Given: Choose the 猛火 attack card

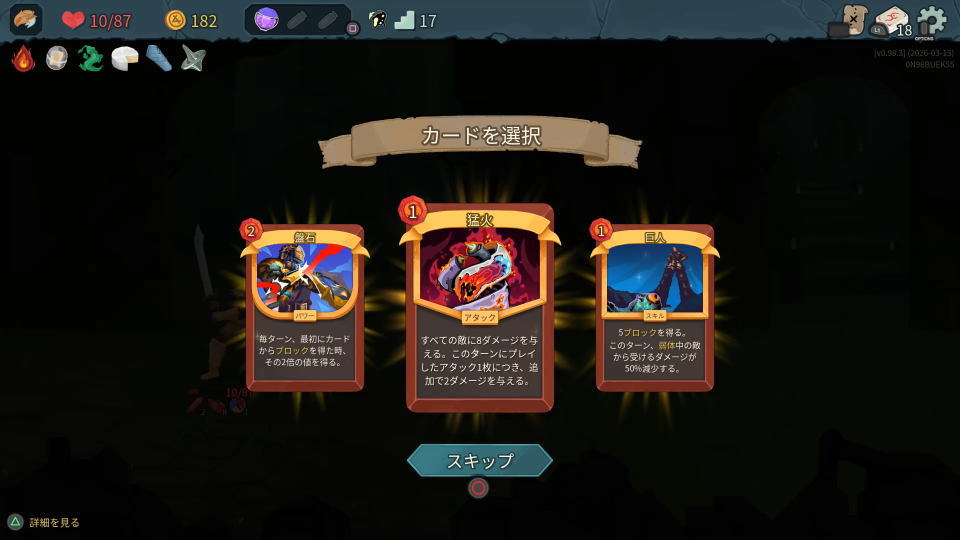Looking at the screenshot, I should (480, 307).
